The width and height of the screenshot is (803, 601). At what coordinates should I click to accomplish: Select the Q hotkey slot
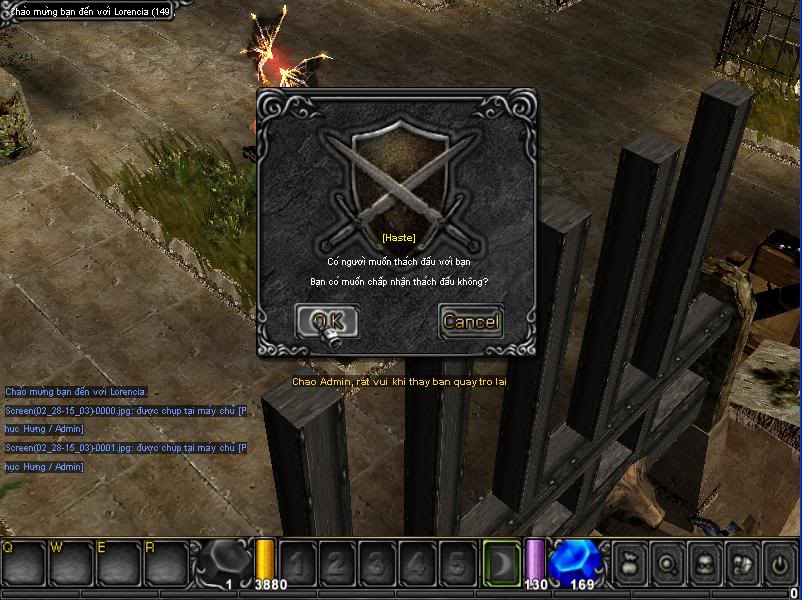pyautogui.click(x=24, y=564)
